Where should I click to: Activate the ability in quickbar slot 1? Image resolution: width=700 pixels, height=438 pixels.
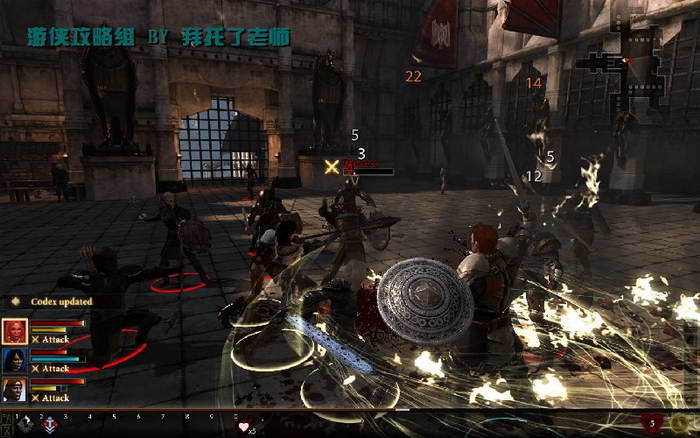click(24, 425)
